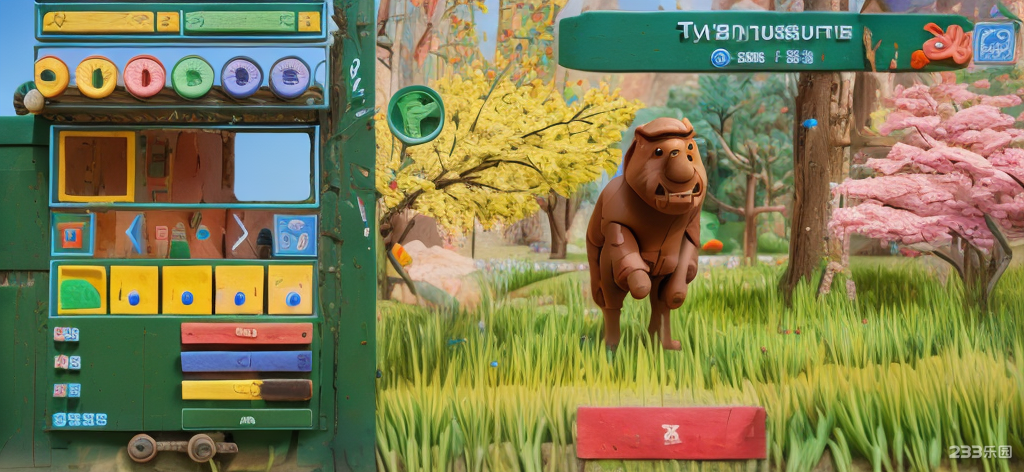The width and height of the screenshot is (1024, 472).
Task: Select the pink round clay button
Action: point(145,77)
